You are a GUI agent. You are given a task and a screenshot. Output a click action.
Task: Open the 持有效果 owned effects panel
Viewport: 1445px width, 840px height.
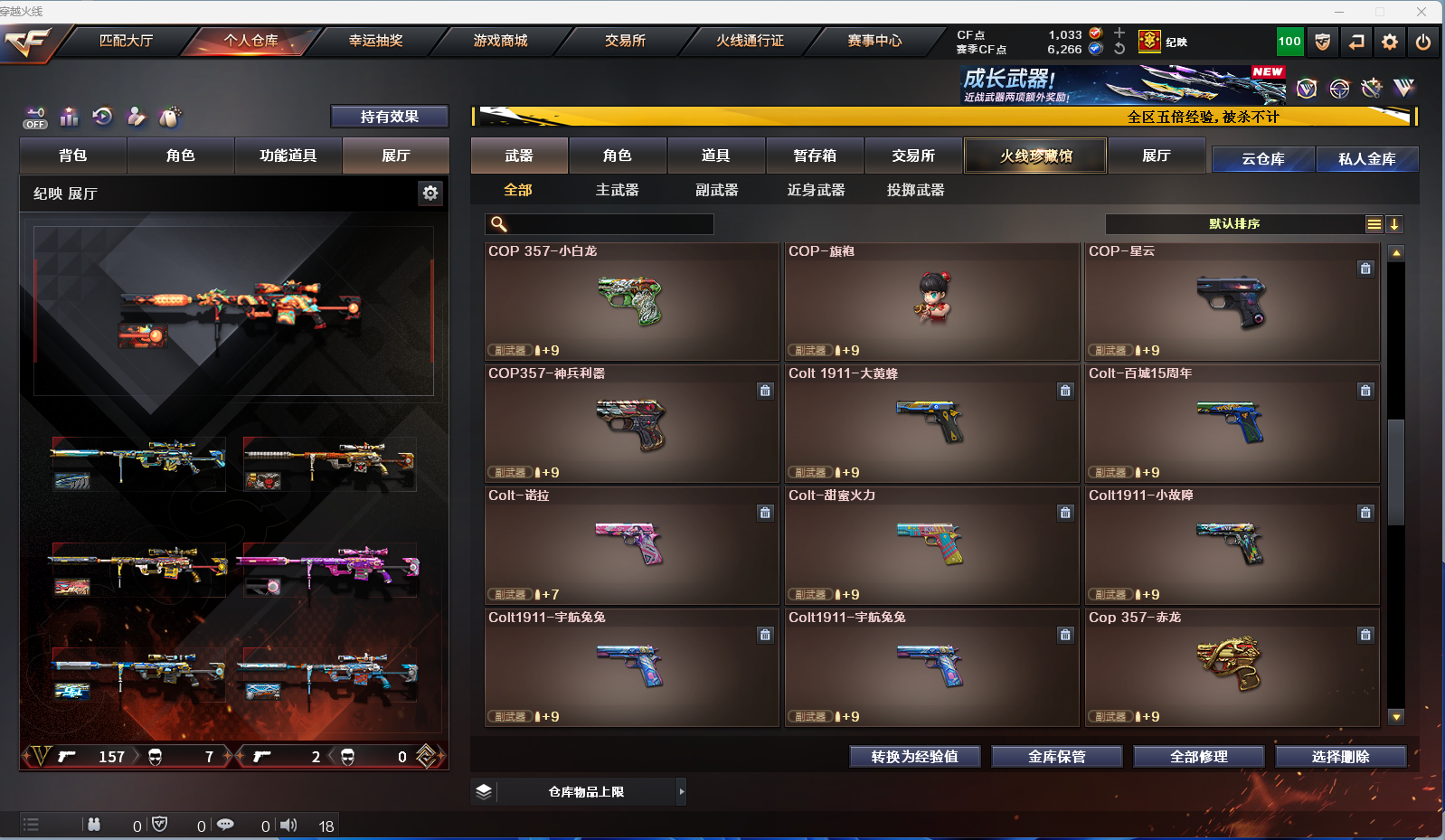389,117
